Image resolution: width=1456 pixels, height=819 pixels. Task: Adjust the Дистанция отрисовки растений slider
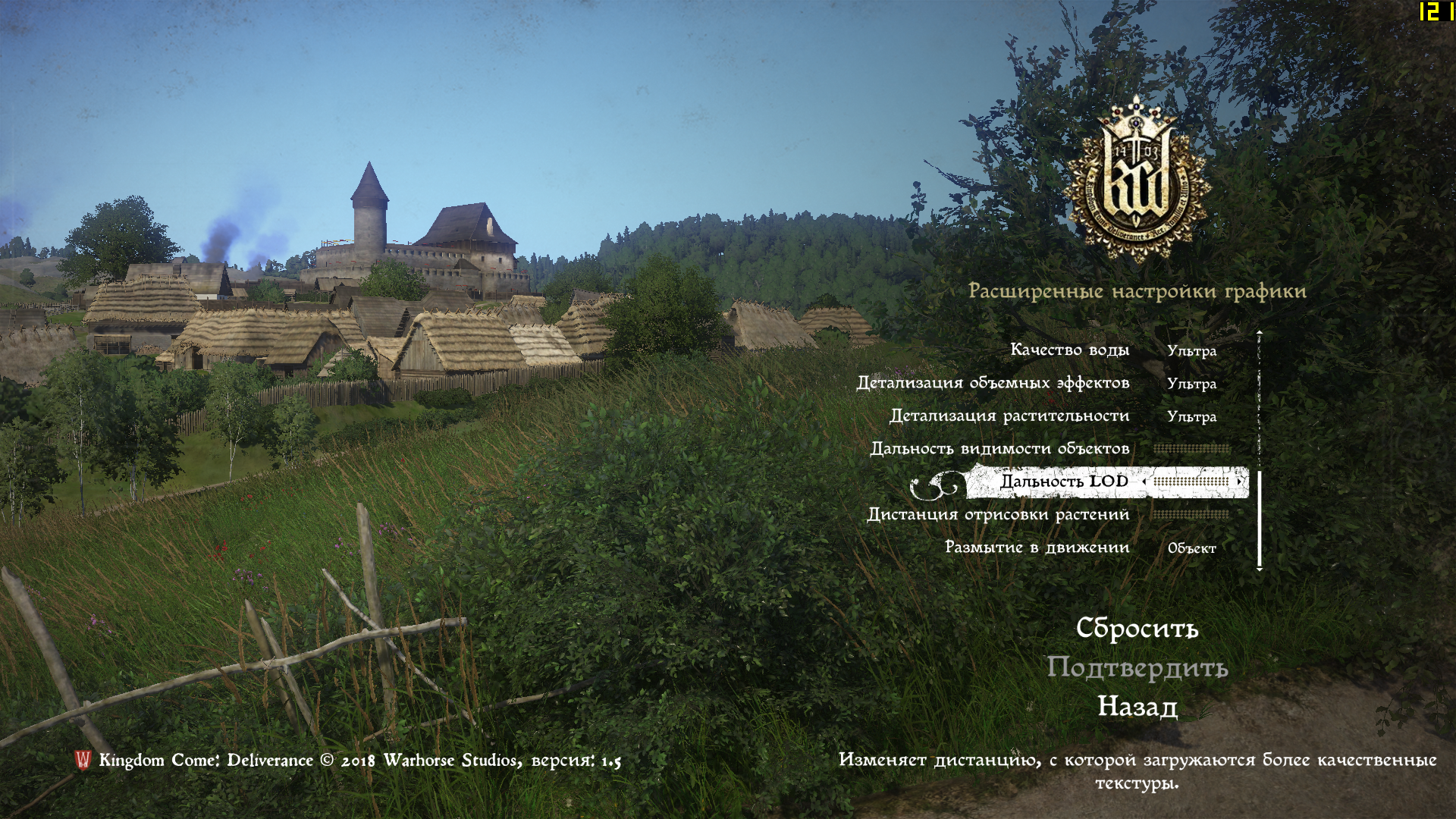[x=1190, y=515]
